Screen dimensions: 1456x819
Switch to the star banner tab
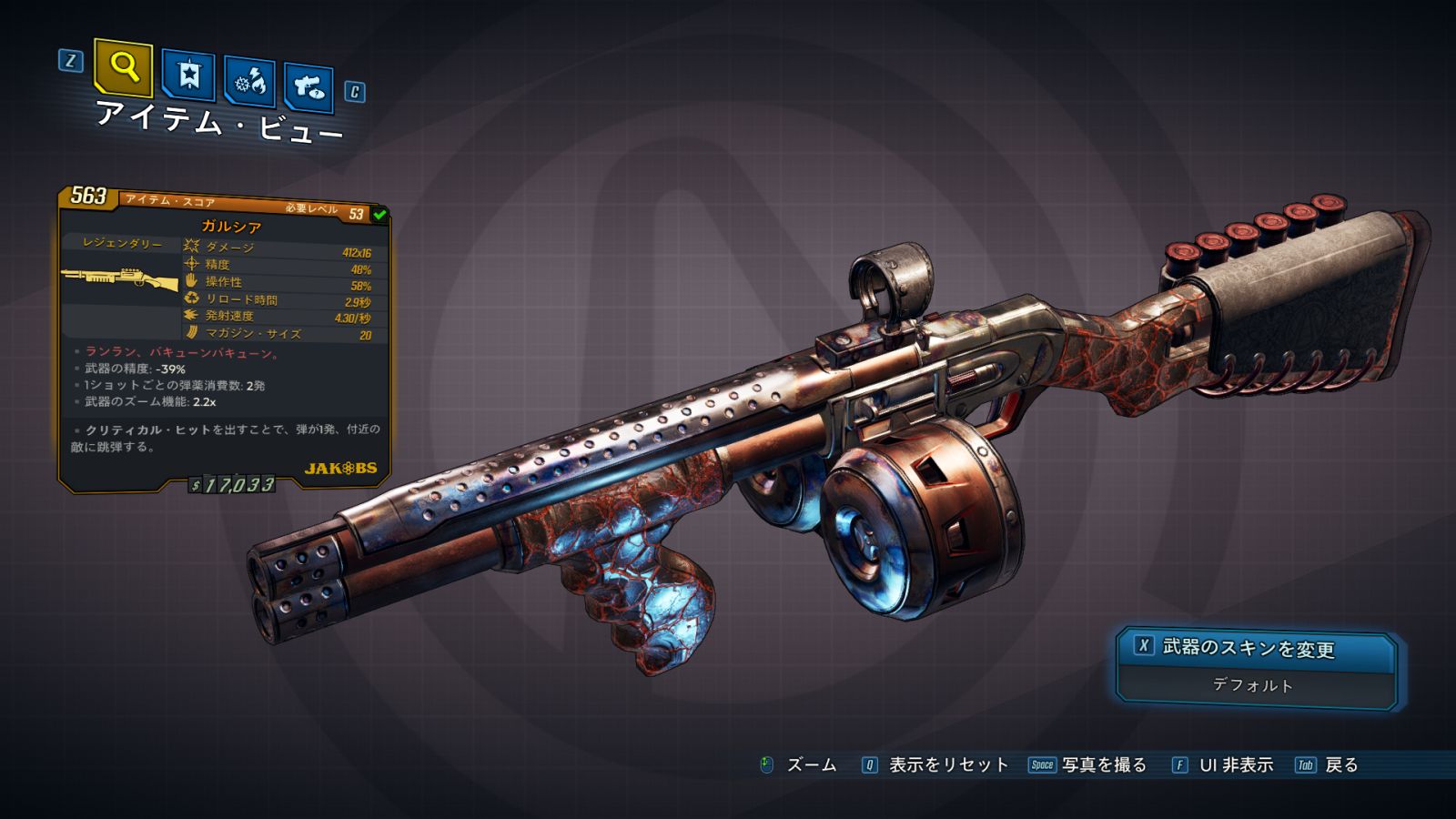coord(188,76)
